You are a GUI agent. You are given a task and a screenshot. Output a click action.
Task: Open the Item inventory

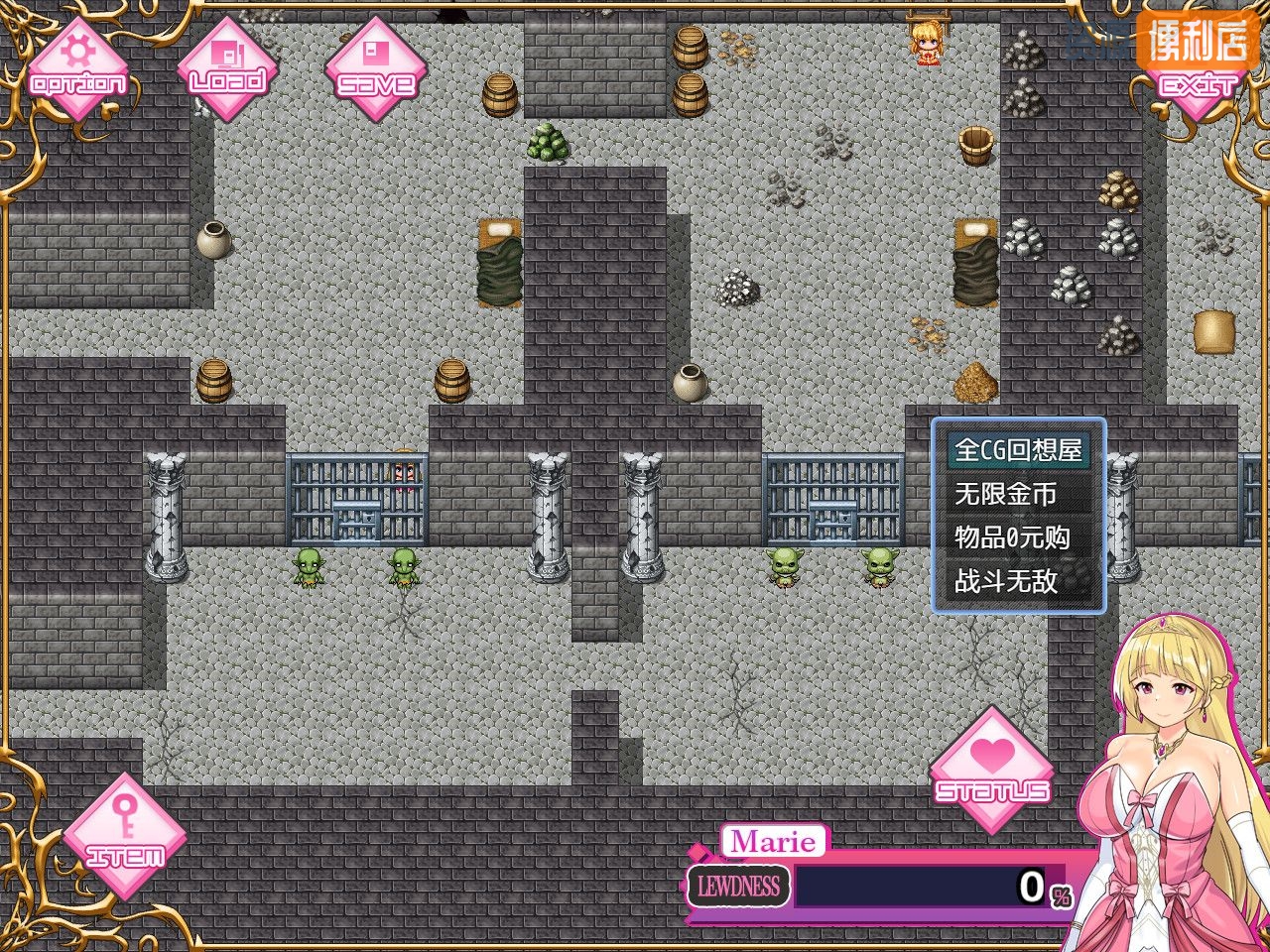[x=125, y=836]
